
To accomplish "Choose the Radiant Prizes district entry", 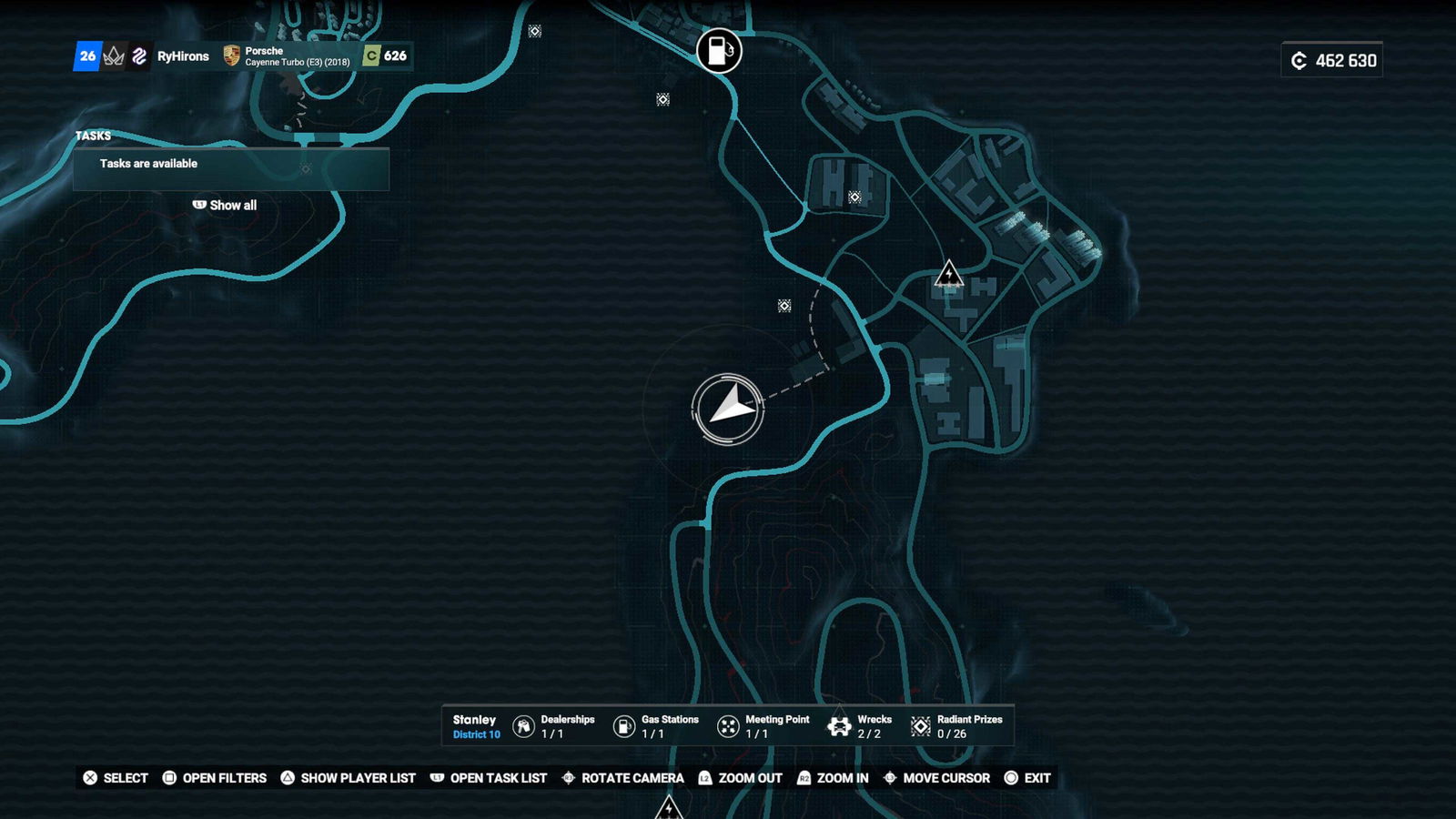I will tap(956, 726).
